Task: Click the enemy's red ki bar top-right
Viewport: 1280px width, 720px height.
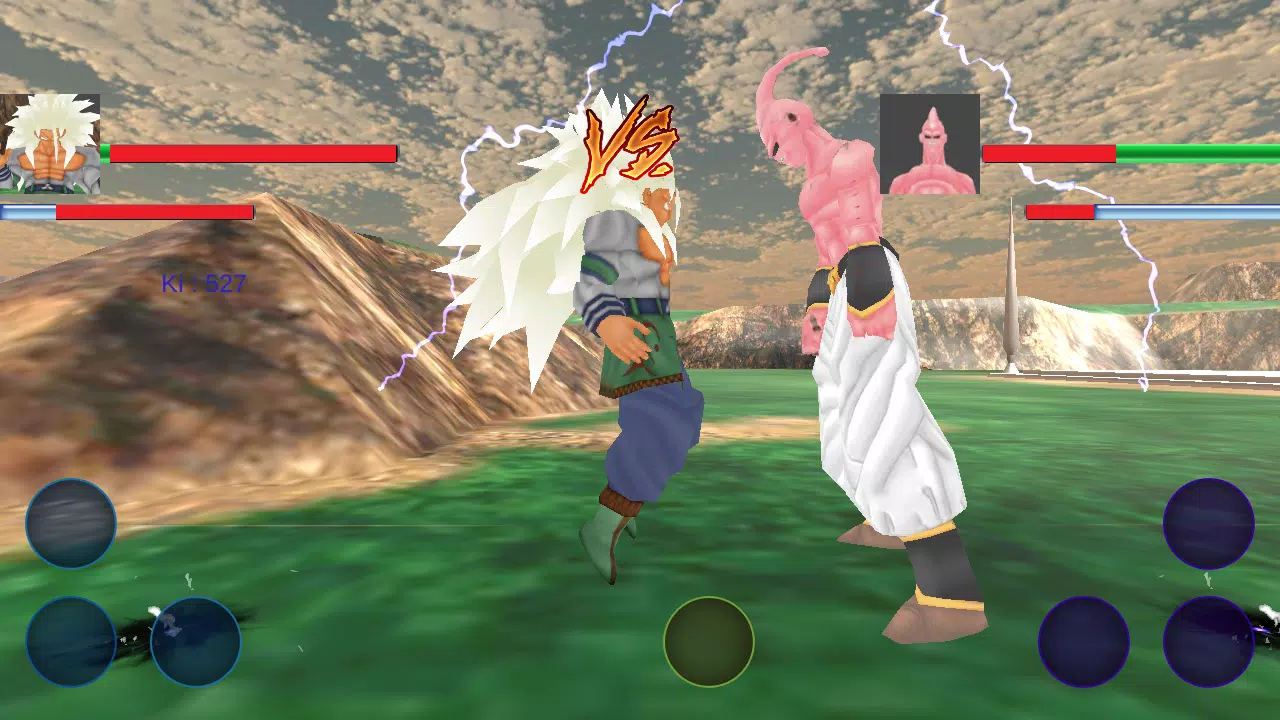Action: click(1060, 212)
